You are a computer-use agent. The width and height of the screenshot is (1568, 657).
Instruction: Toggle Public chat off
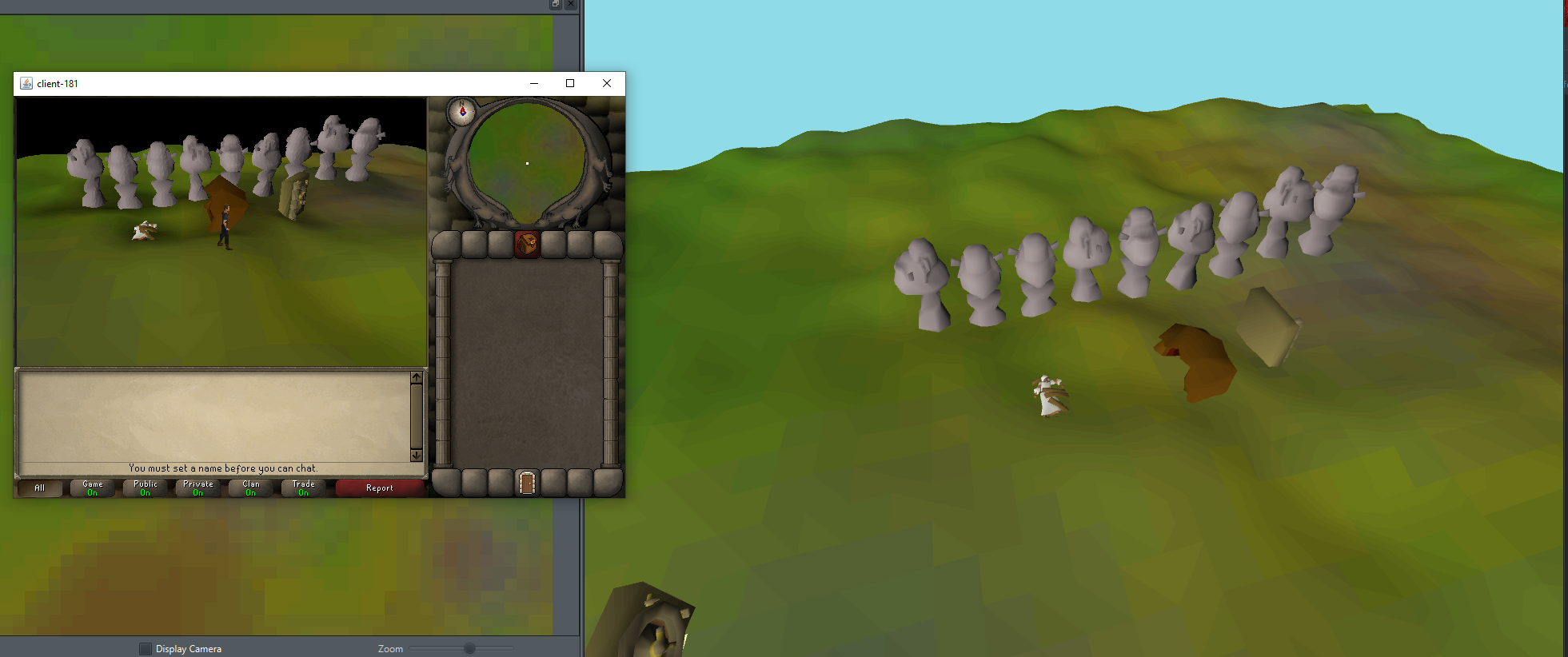click(x=144, y=488)
